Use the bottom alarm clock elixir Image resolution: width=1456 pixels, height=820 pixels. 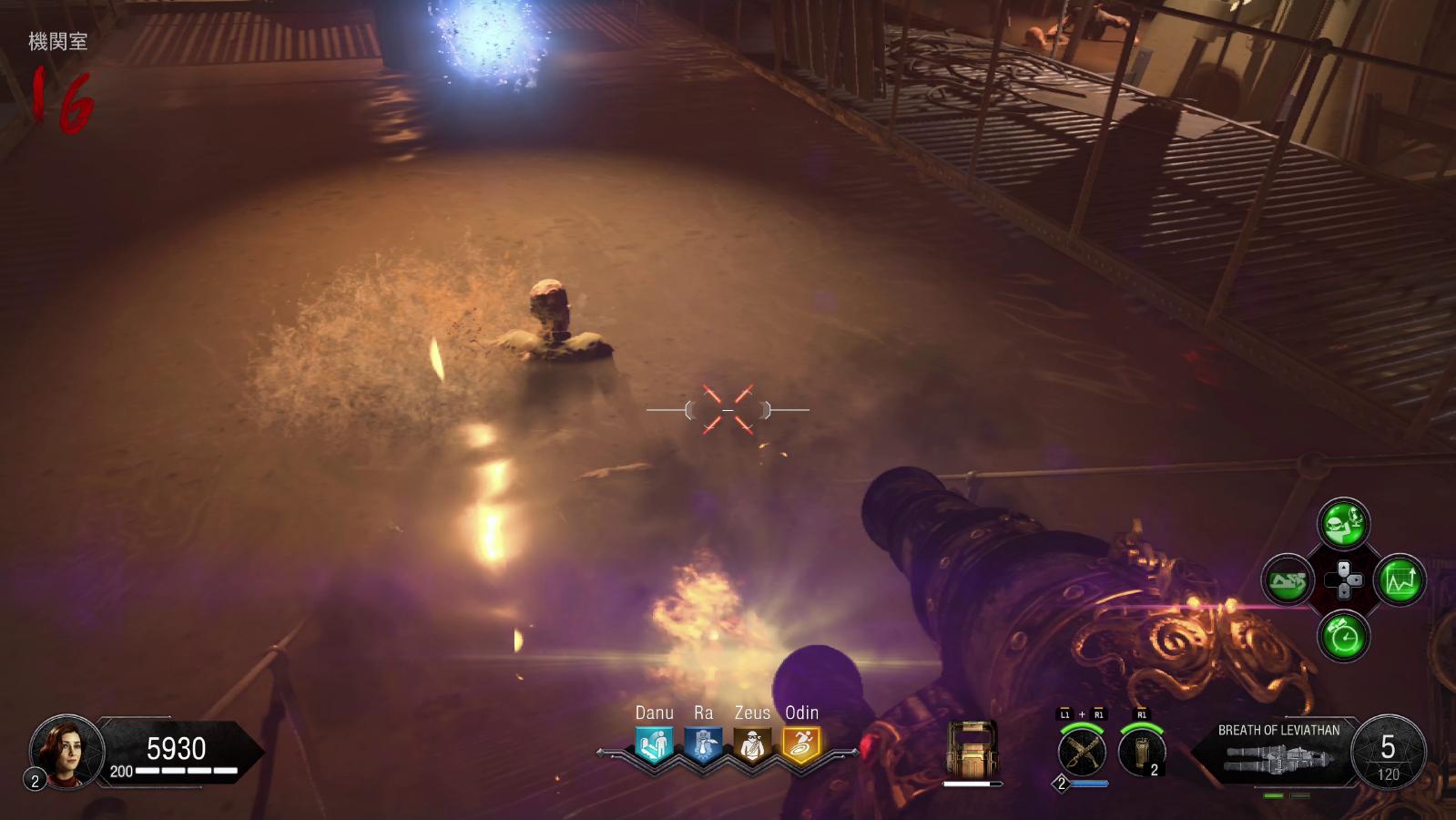point(1343,636)
